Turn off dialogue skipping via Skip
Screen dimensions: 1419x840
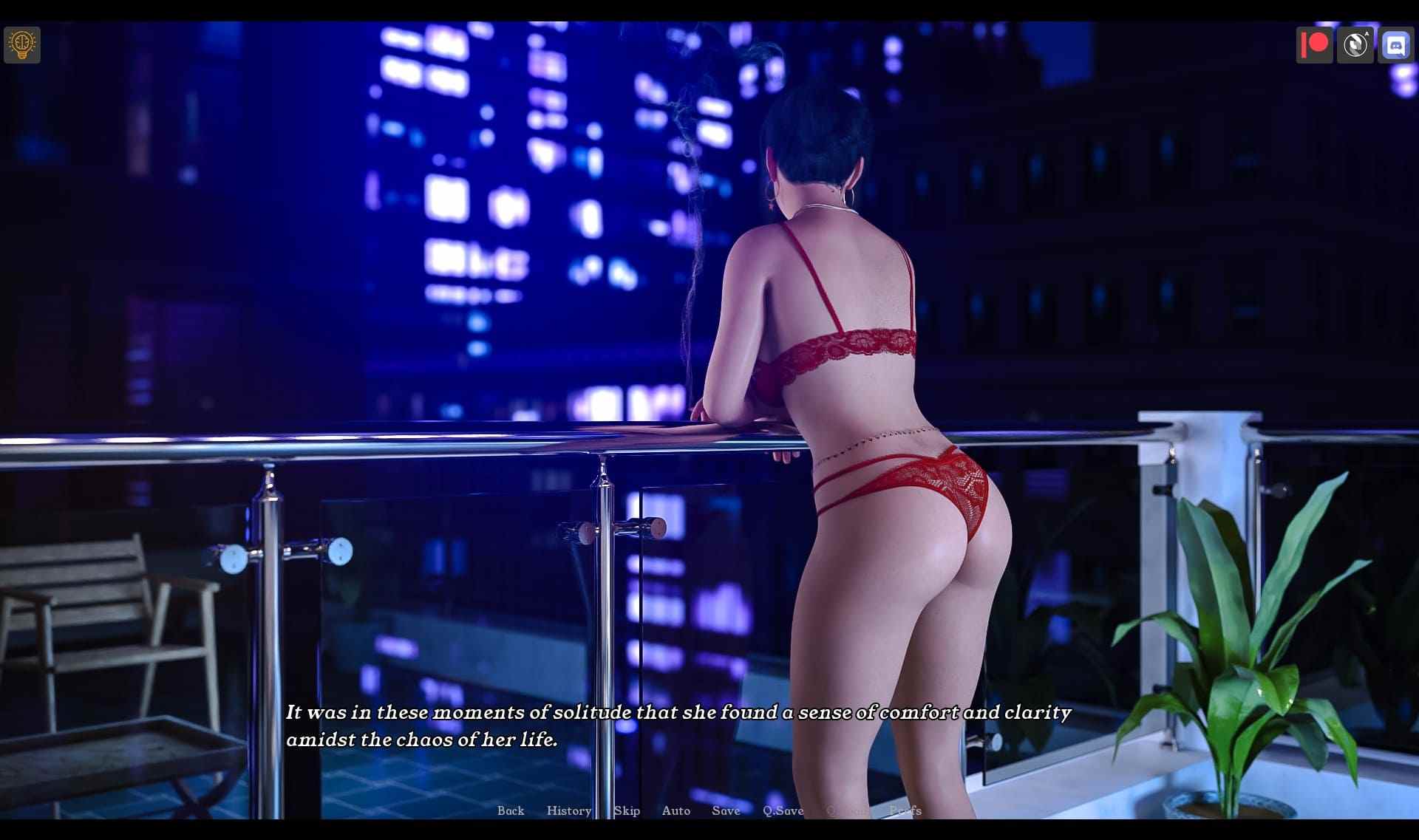click(627, 810)
